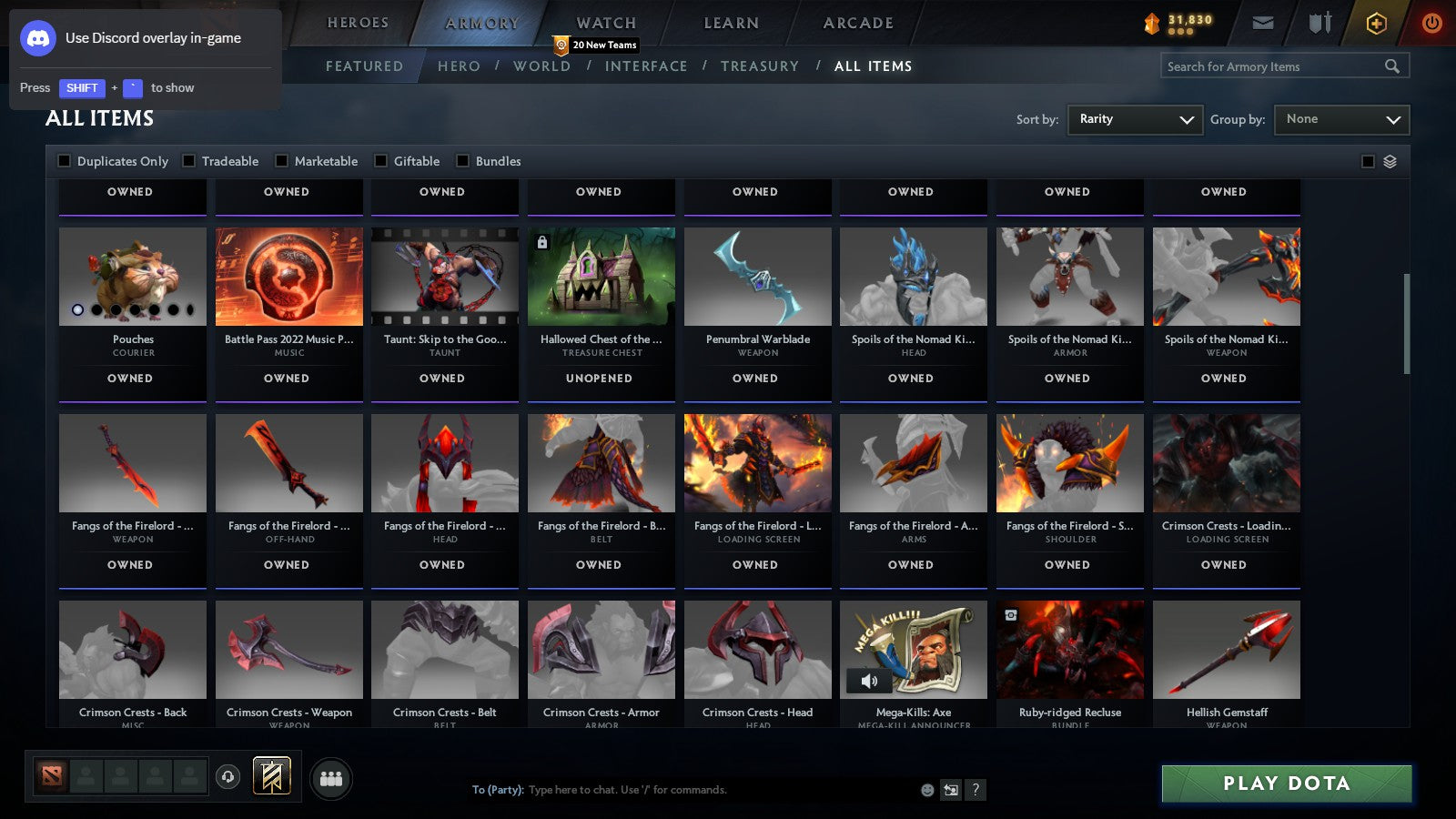
Task: Switch to the TREASURY tab
Action: (x=761, y=66)
